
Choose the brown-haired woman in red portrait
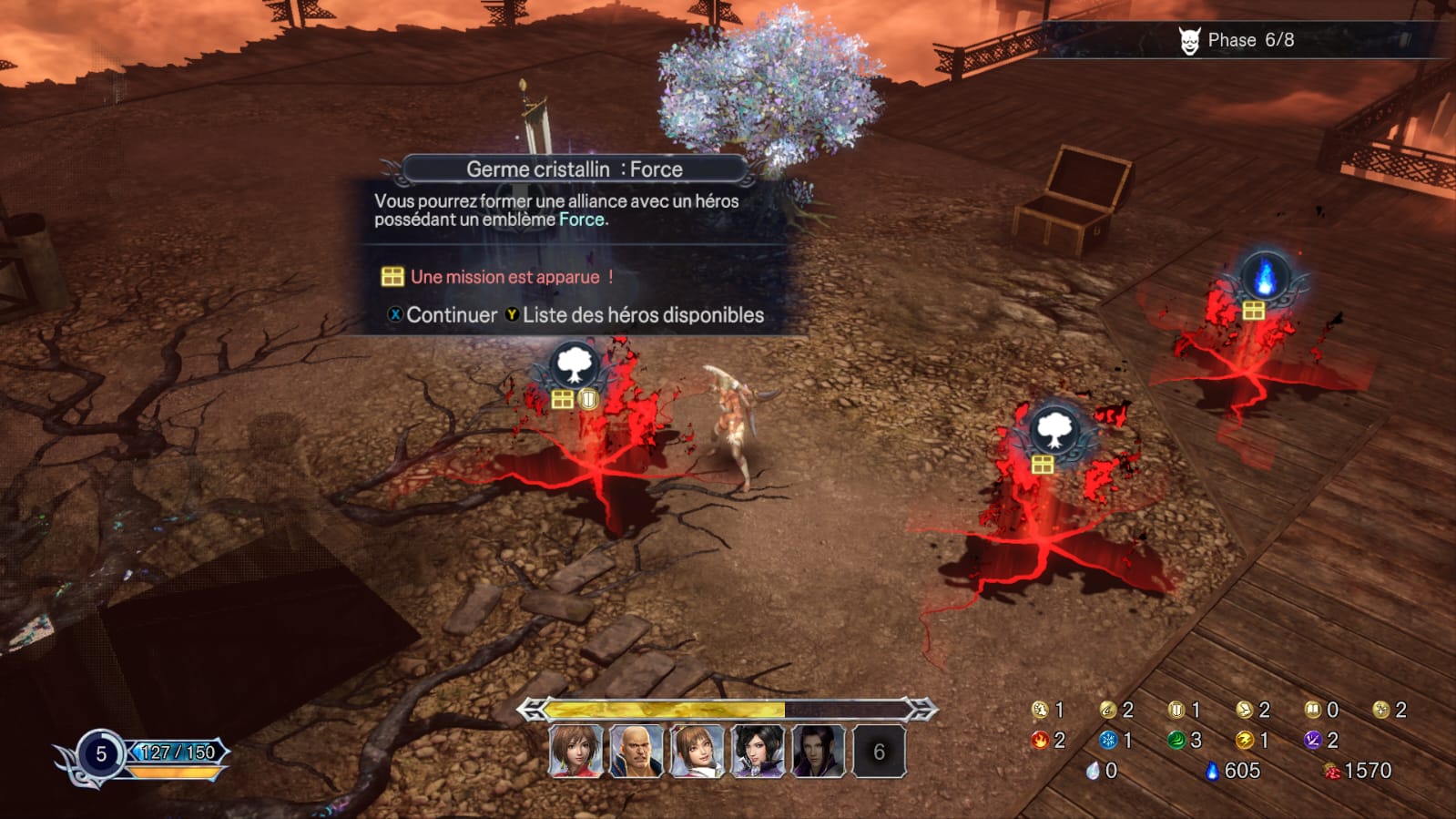click(575, 752)
